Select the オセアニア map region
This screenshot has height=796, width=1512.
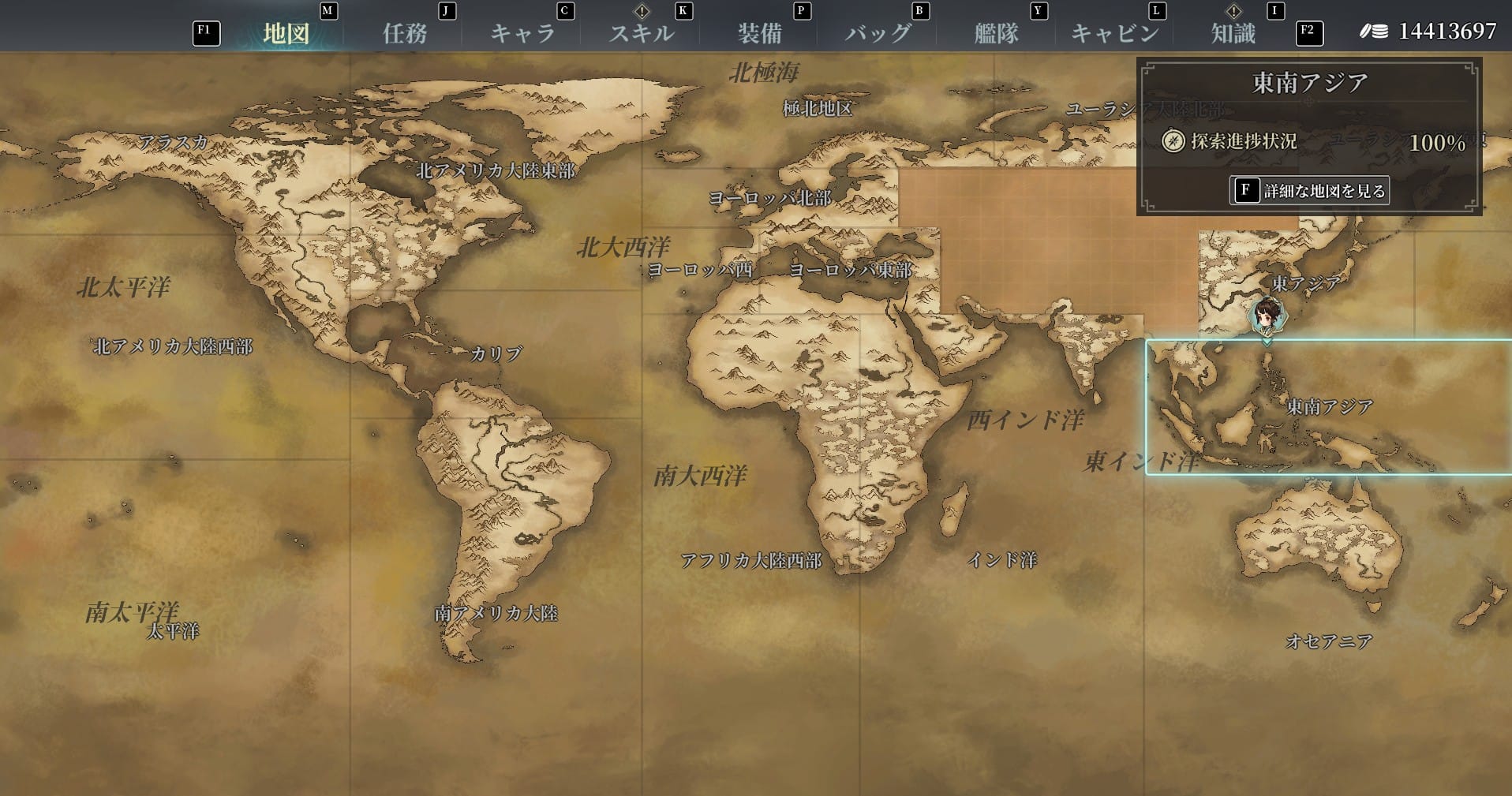coord(1329,641)
